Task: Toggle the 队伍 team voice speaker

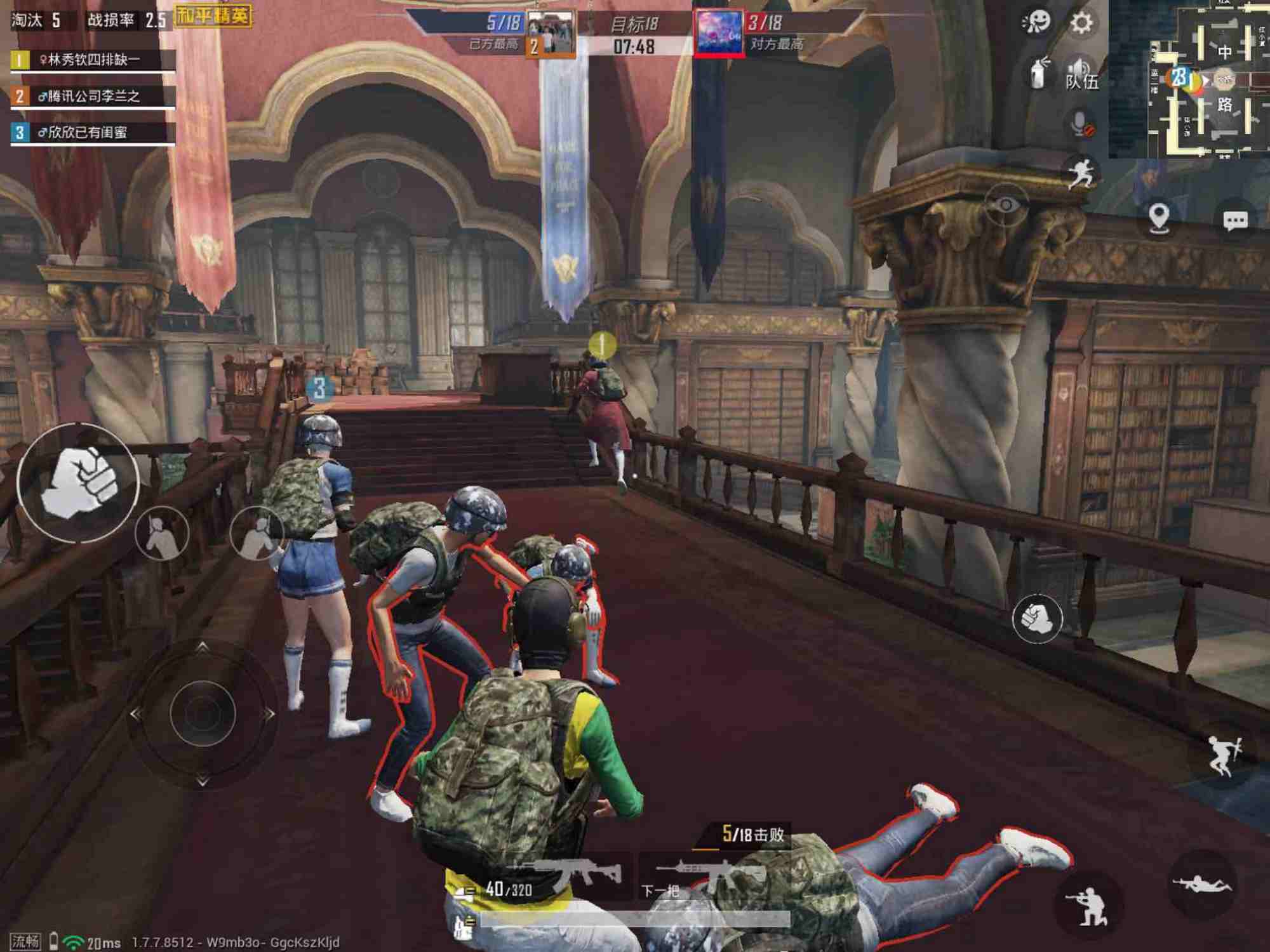Action: point(1081,75)
